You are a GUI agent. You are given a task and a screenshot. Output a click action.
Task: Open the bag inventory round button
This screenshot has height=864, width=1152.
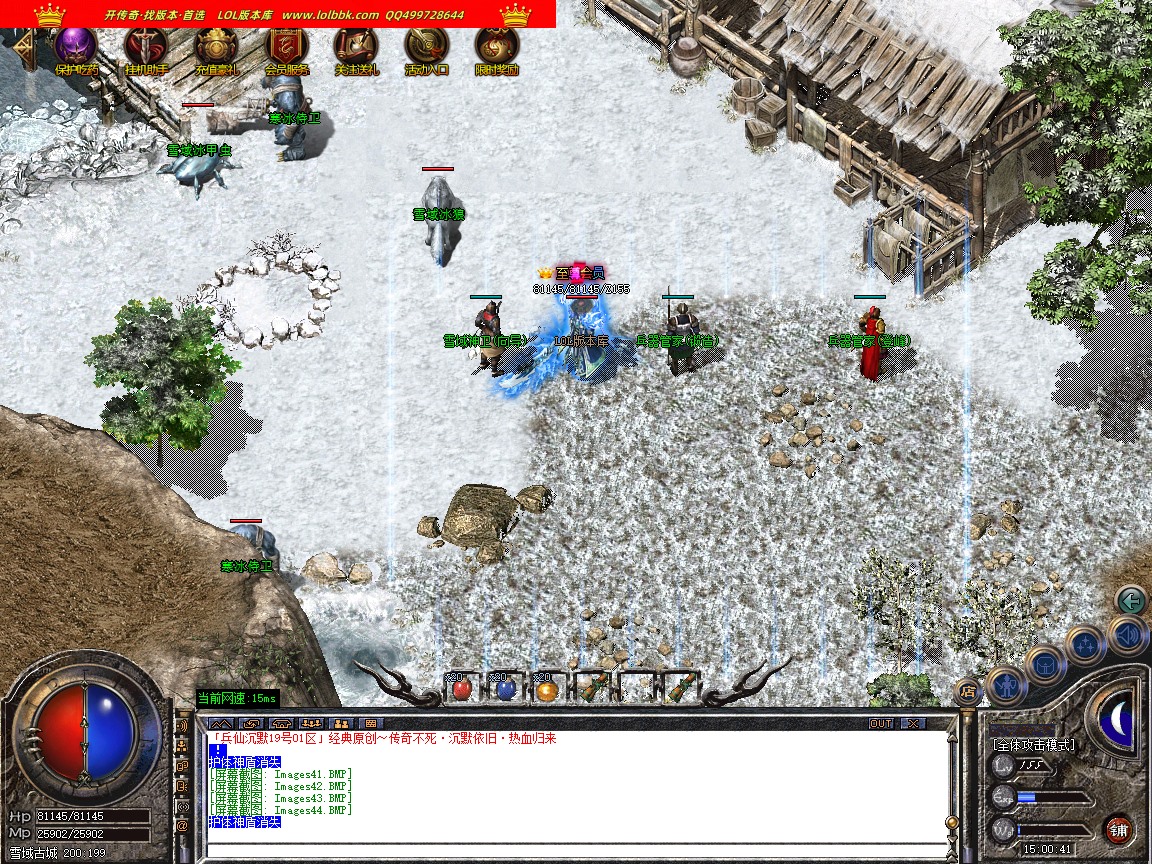click(x=1047, y=664)
